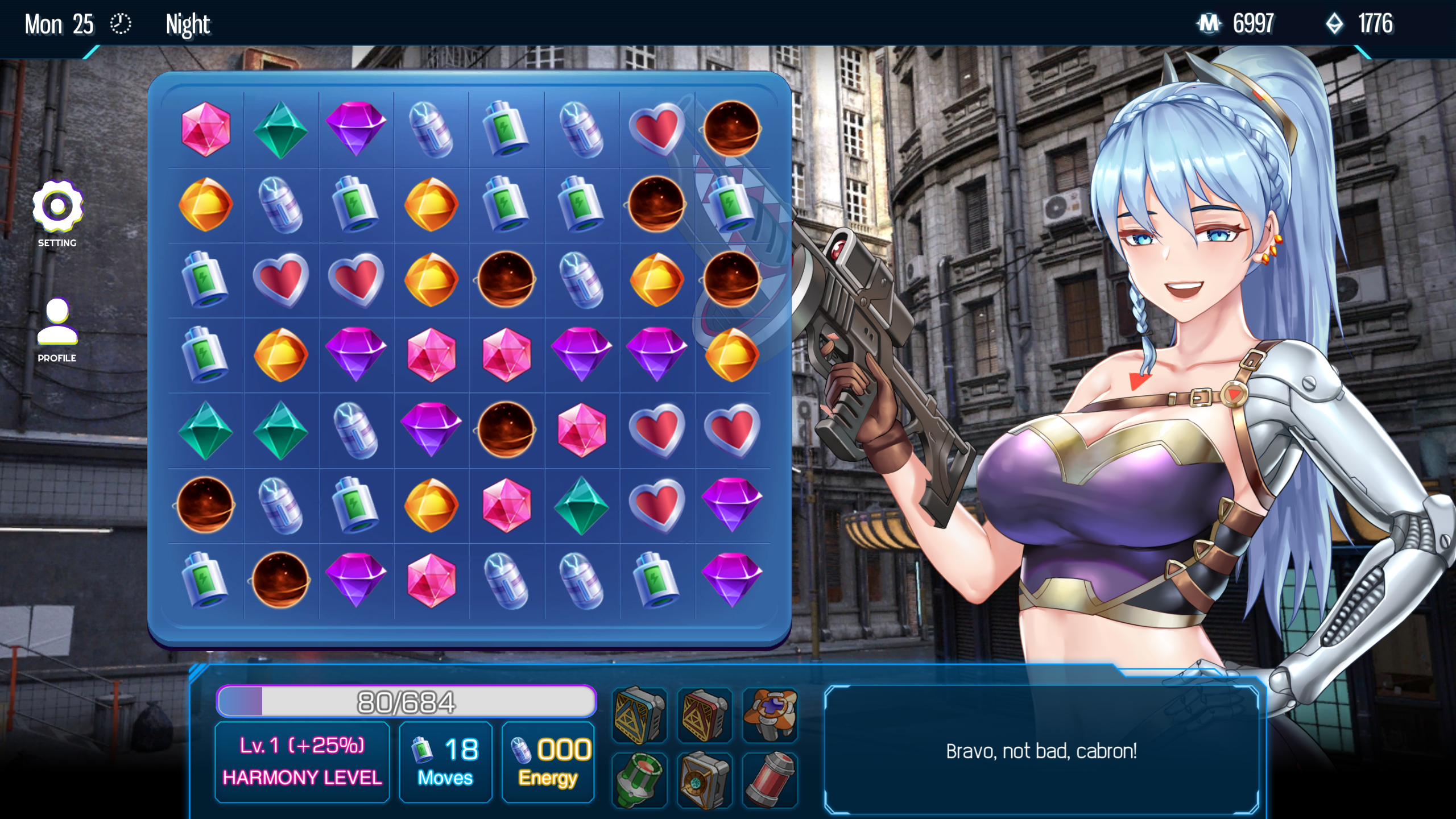1456x819 pixels.
Task: Pick the orange gem flanked by two green batteries
Action: pos(431,204)
